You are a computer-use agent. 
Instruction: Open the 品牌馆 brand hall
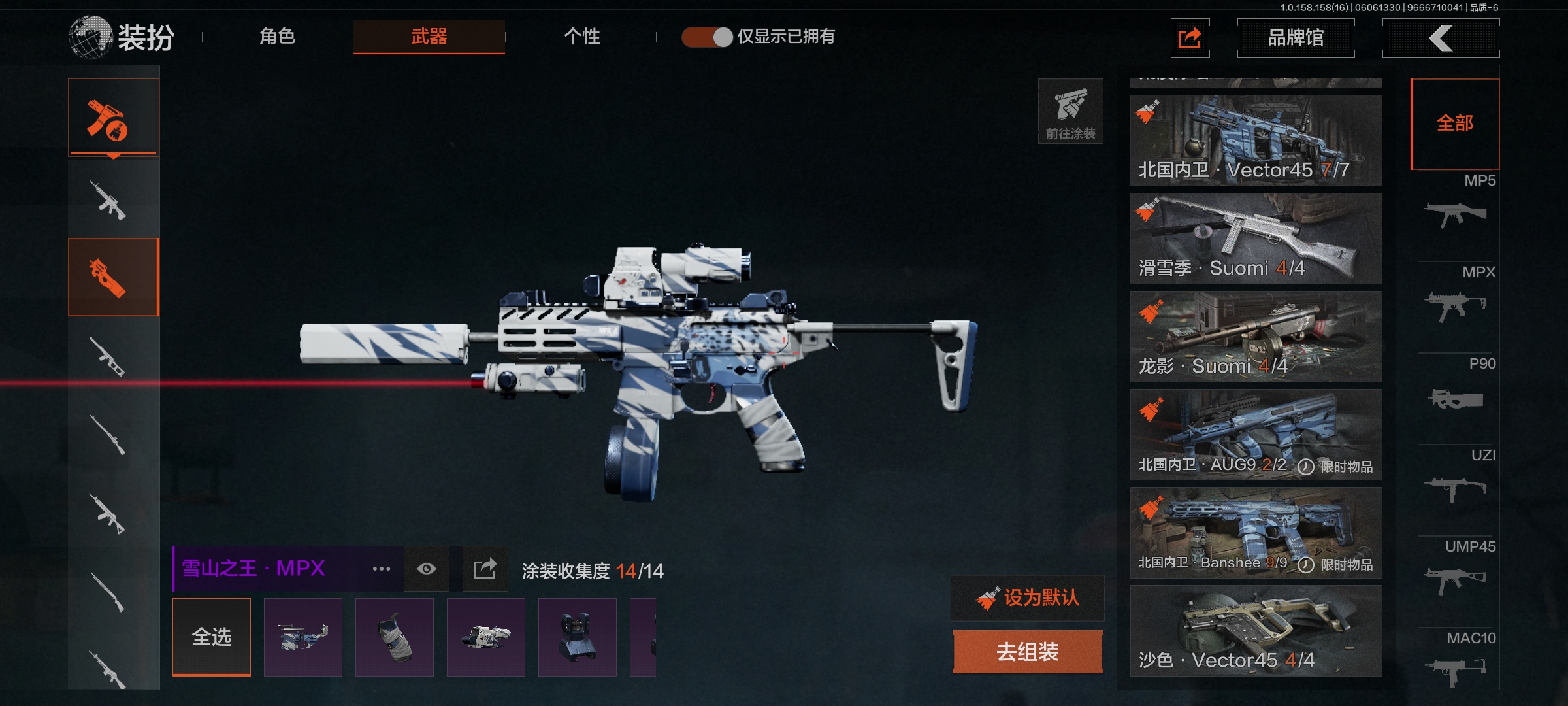coord(1296,38)
